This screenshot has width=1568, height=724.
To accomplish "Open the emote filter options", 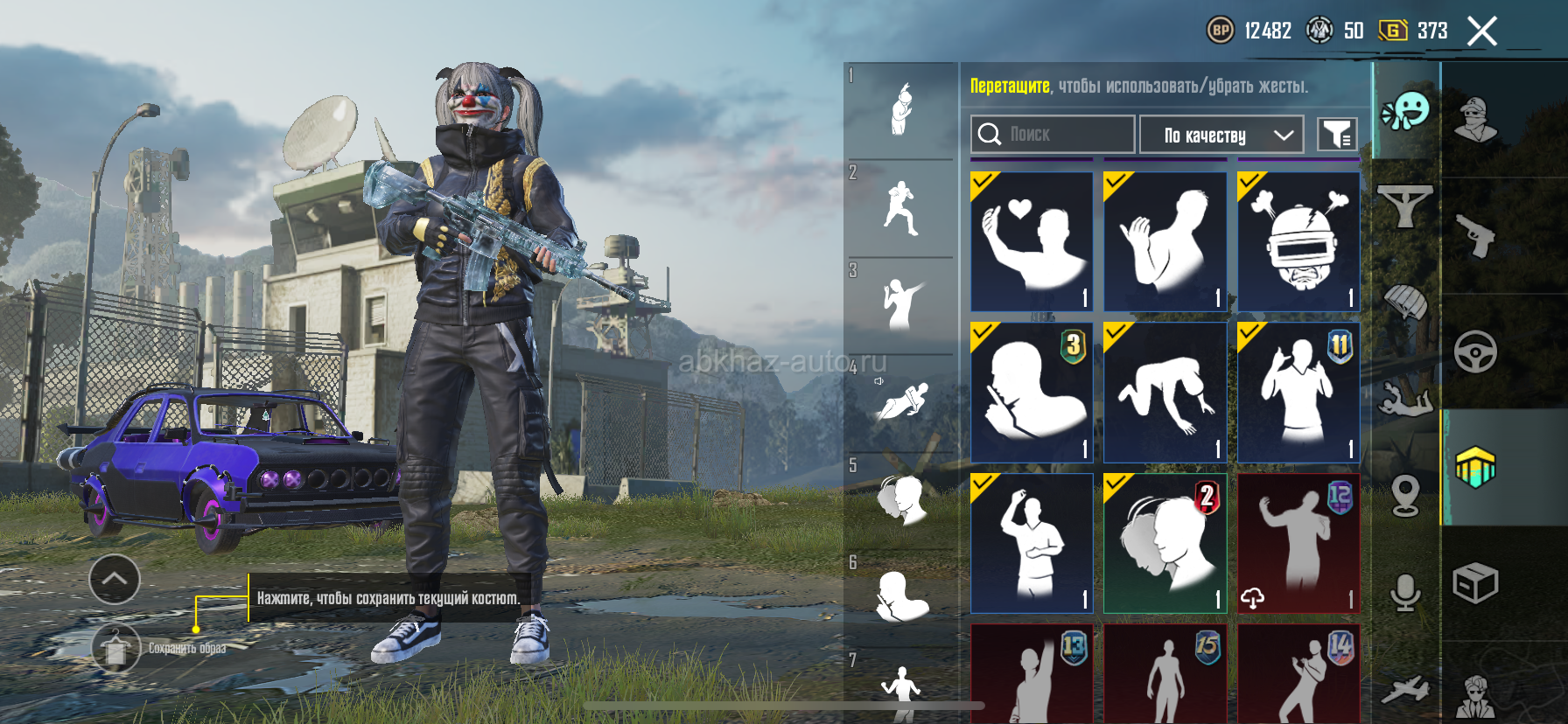I will (1337, 135).
